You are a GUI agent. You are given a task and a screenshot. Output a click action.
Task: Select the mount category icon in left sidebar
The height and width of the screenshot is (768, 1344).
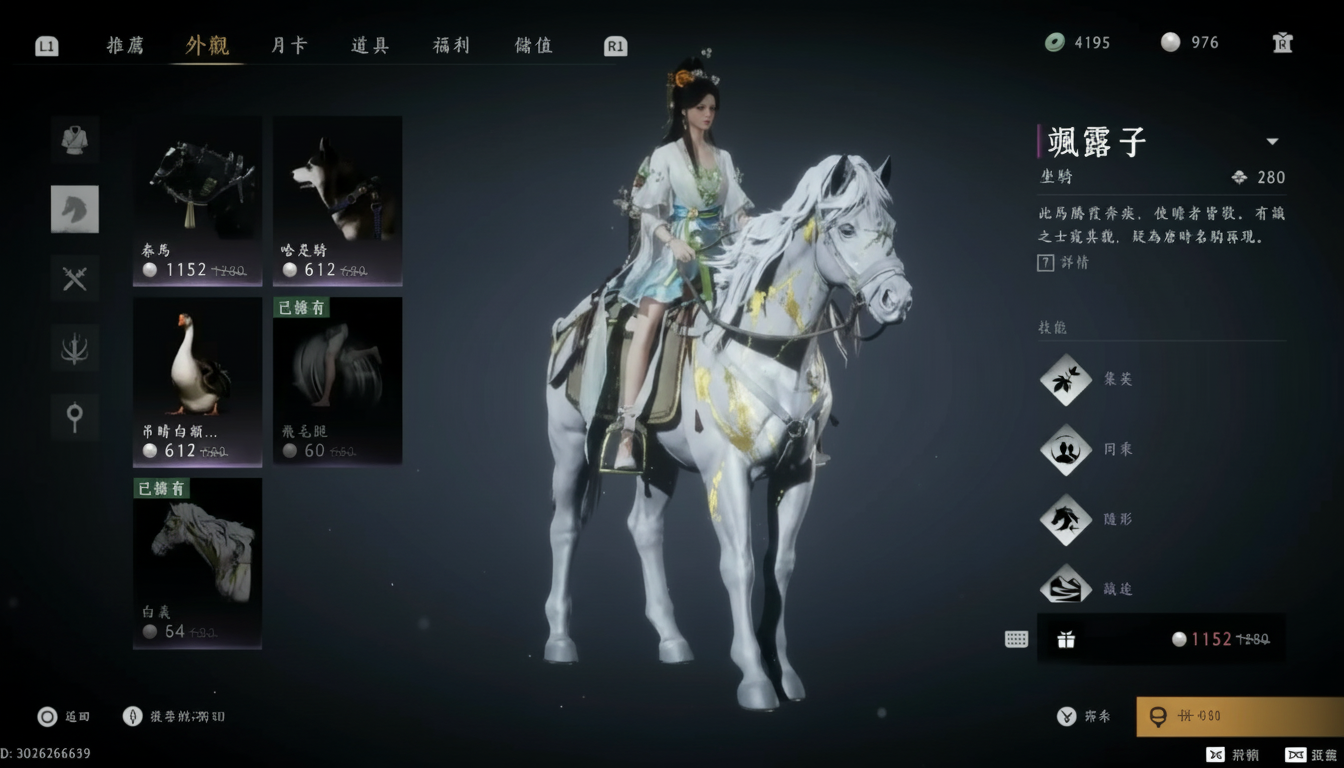(x=75, y=209)
